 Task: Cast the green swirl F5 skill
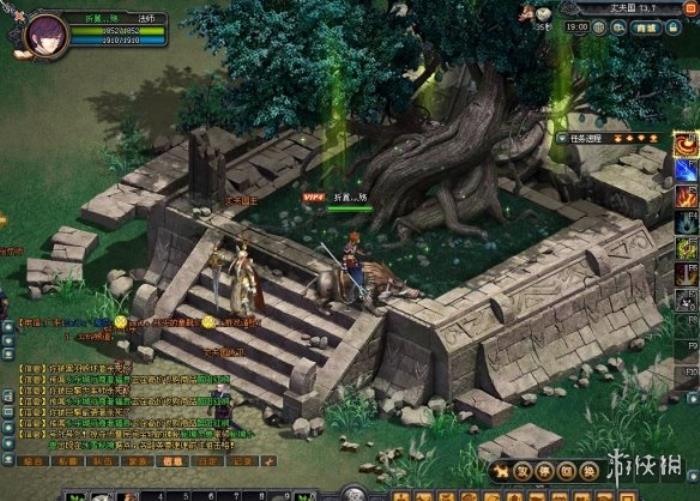(687, 249)
